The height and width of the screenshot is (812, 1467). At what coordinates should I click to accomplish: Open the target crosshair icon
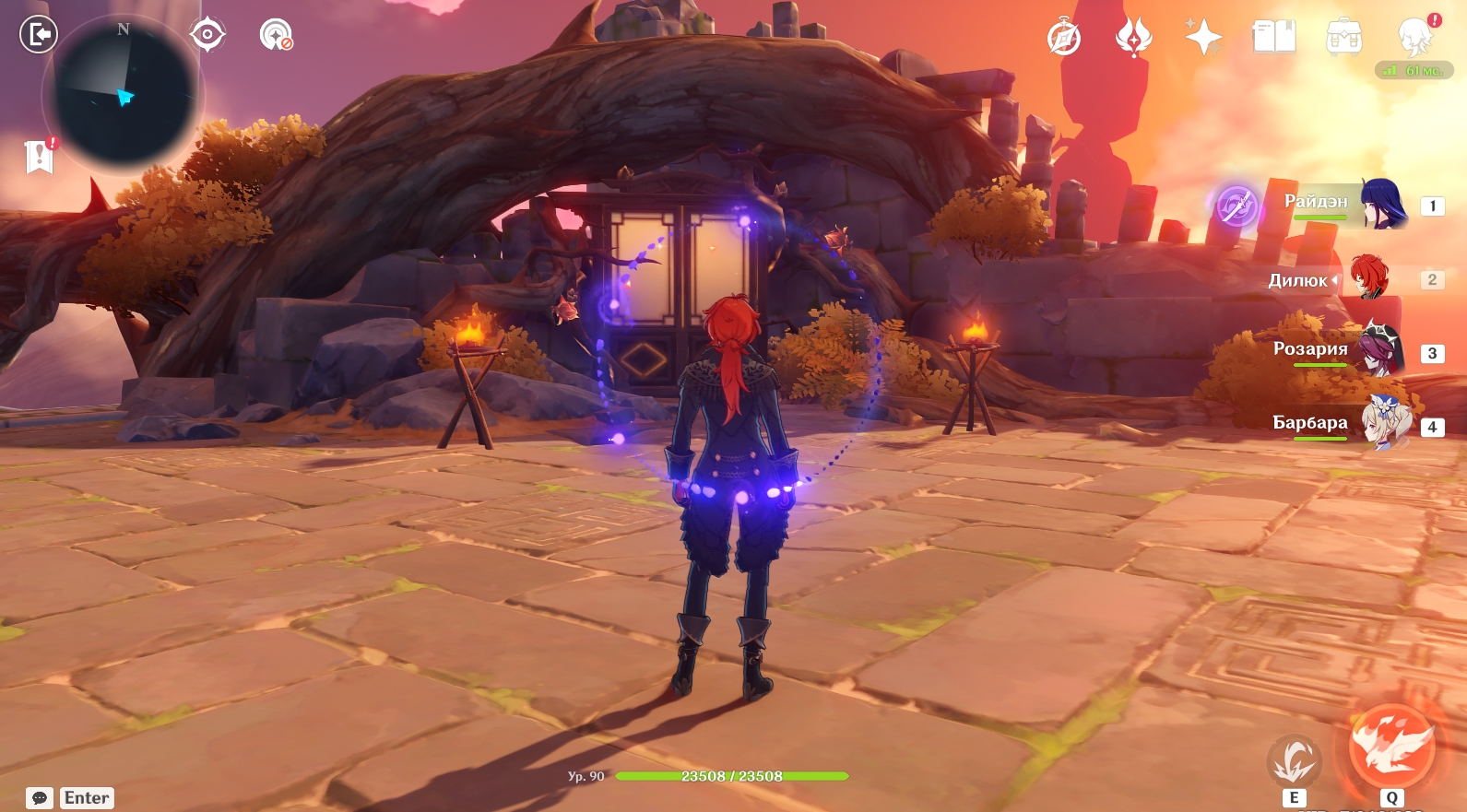(207, 35)
